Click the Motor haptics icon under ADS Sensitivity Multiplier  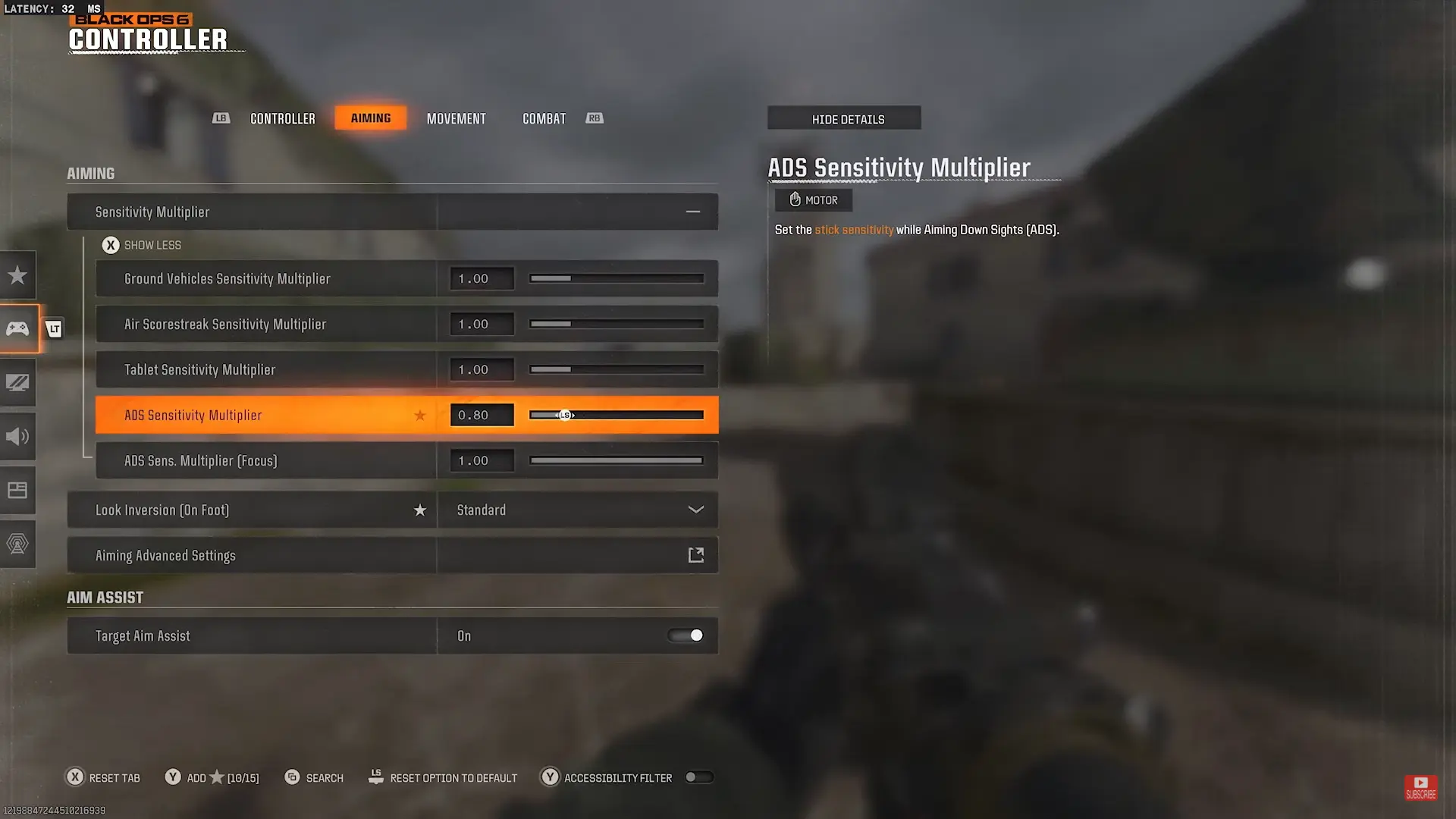tap(813, 199)
